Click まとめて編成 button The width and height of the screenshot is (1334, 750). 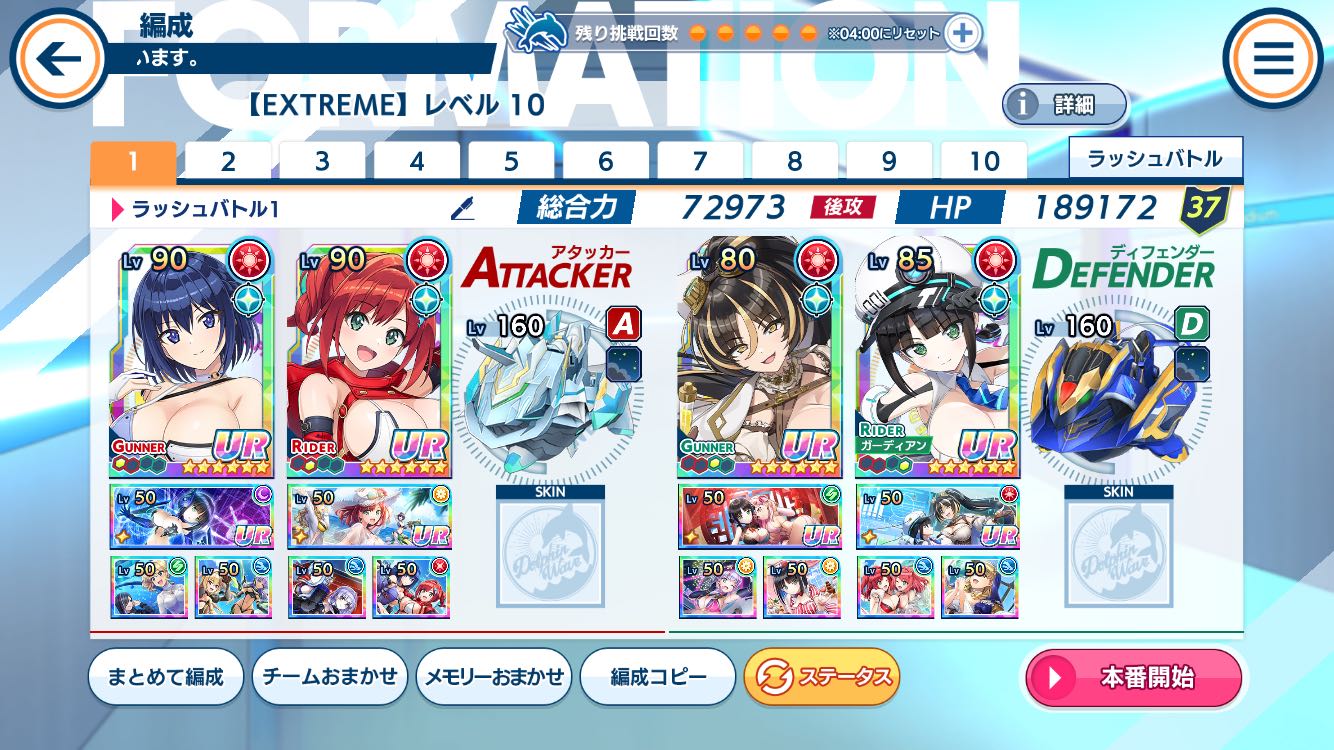(x=166, y=677)
